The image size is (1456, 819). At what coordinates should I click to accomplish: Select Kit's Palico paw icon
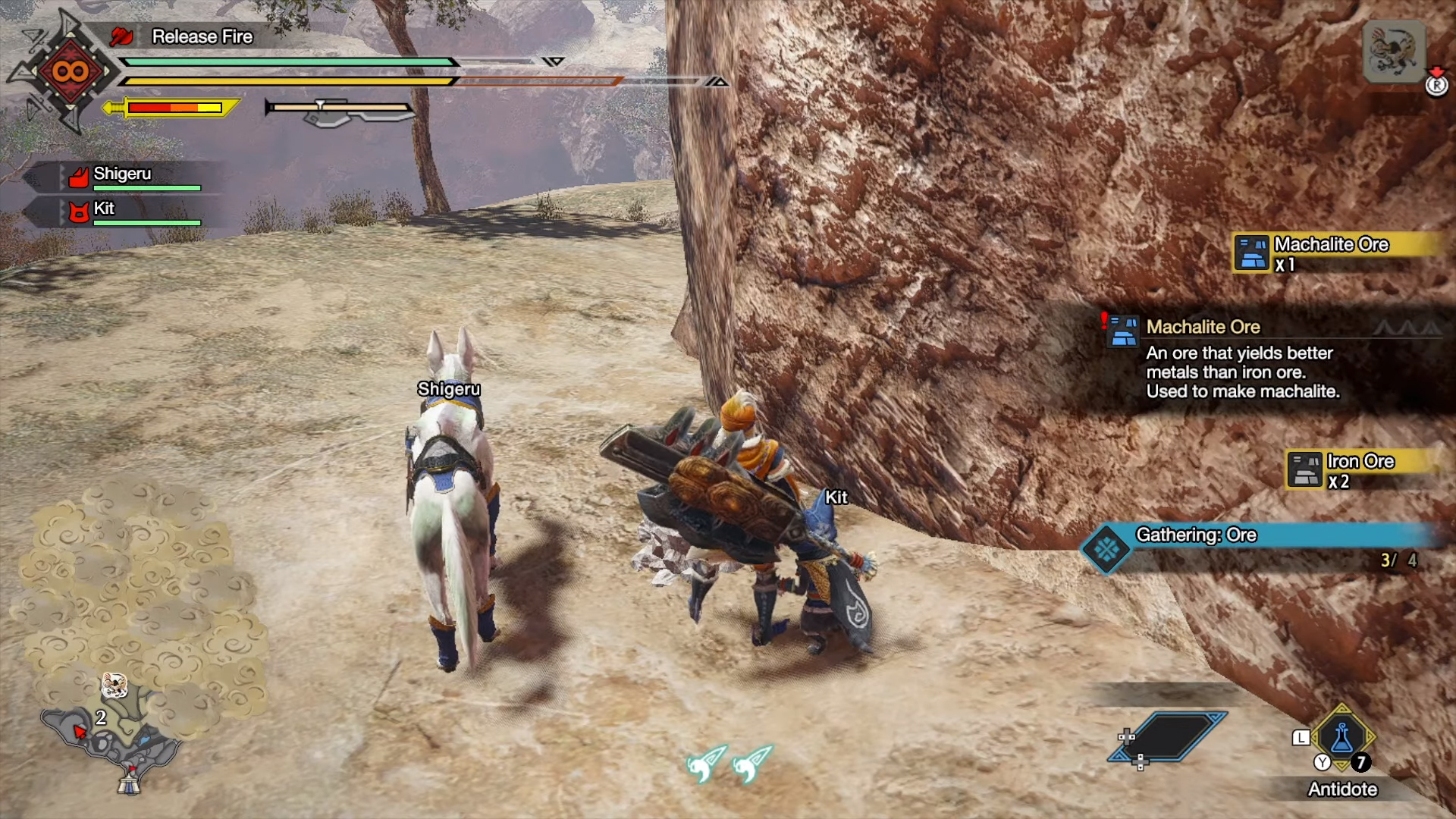click(x=78, y=209)
